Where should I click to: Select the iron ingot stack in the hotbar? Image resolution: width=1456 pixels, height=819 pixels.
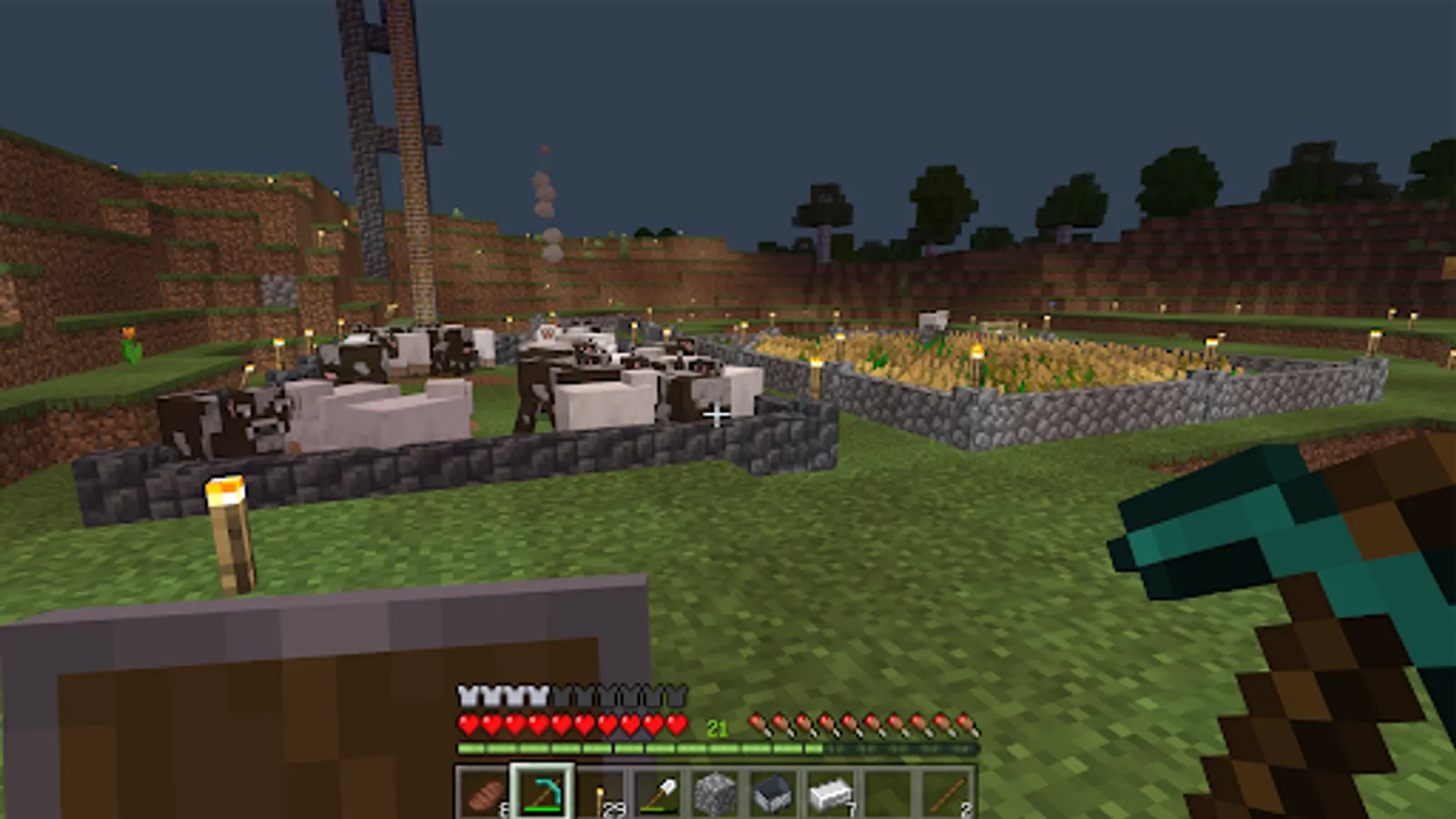click(831, 794)
